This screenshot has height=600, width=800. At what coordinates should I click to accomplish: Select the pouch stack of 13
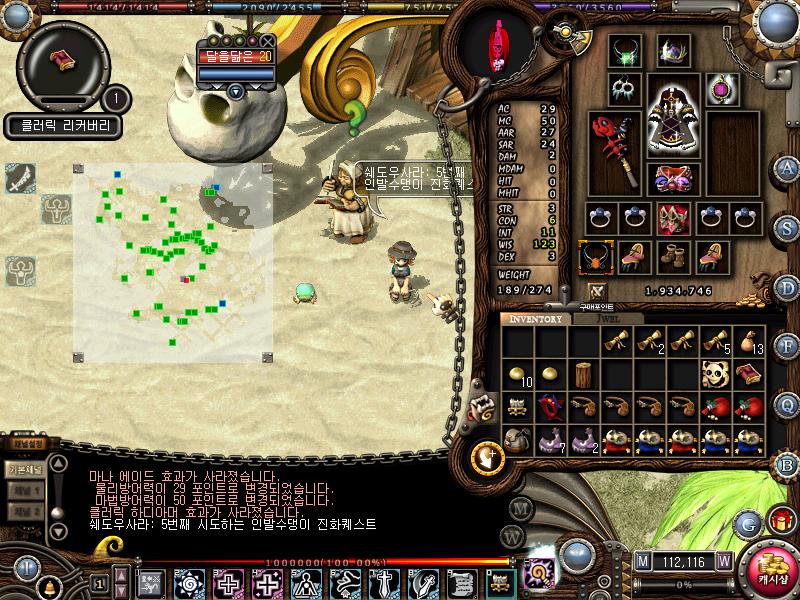[748, 341]
